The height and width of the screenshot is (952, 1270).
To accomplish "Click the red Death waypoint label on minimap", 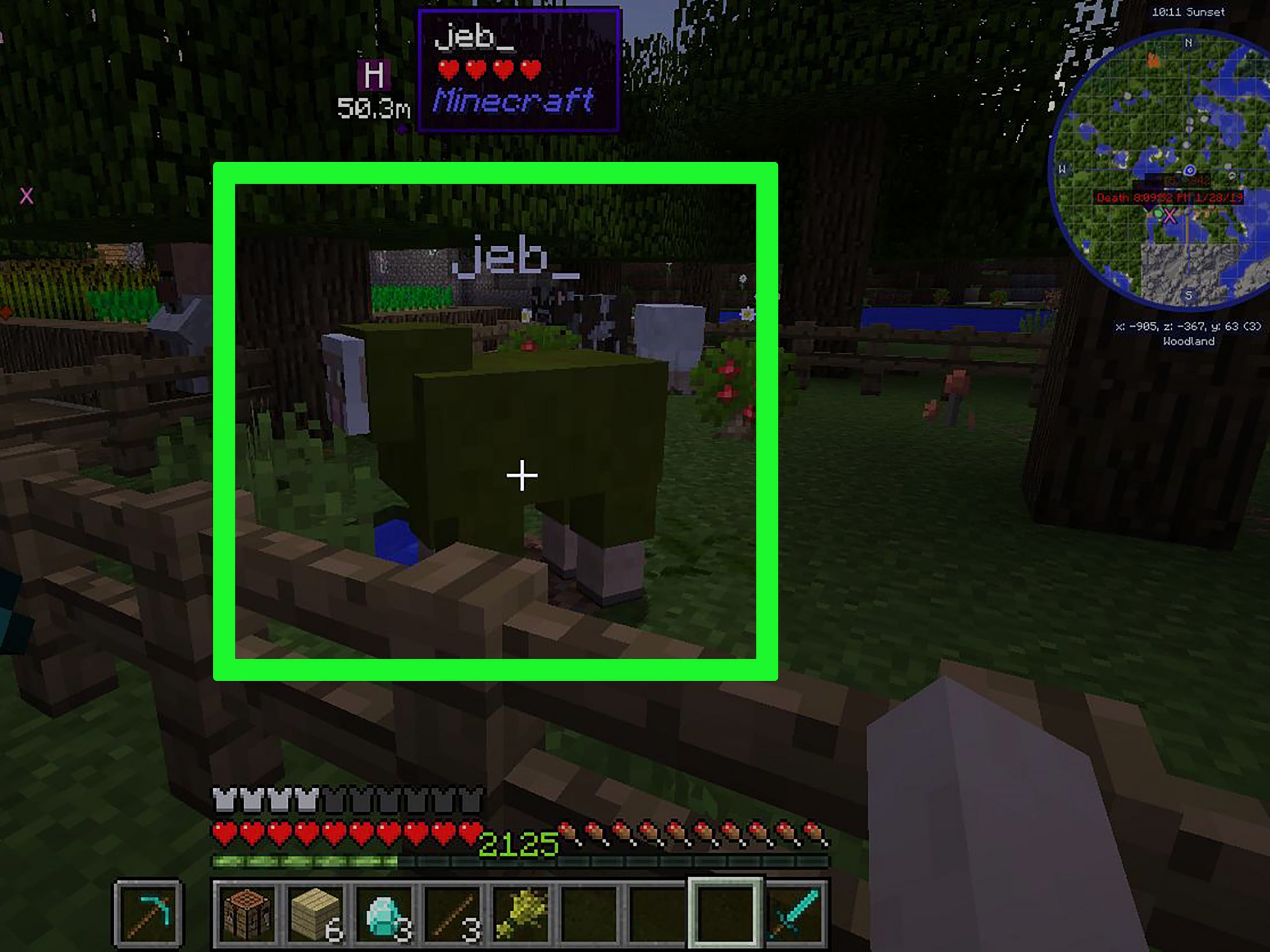I will (x=1169, y=197).
